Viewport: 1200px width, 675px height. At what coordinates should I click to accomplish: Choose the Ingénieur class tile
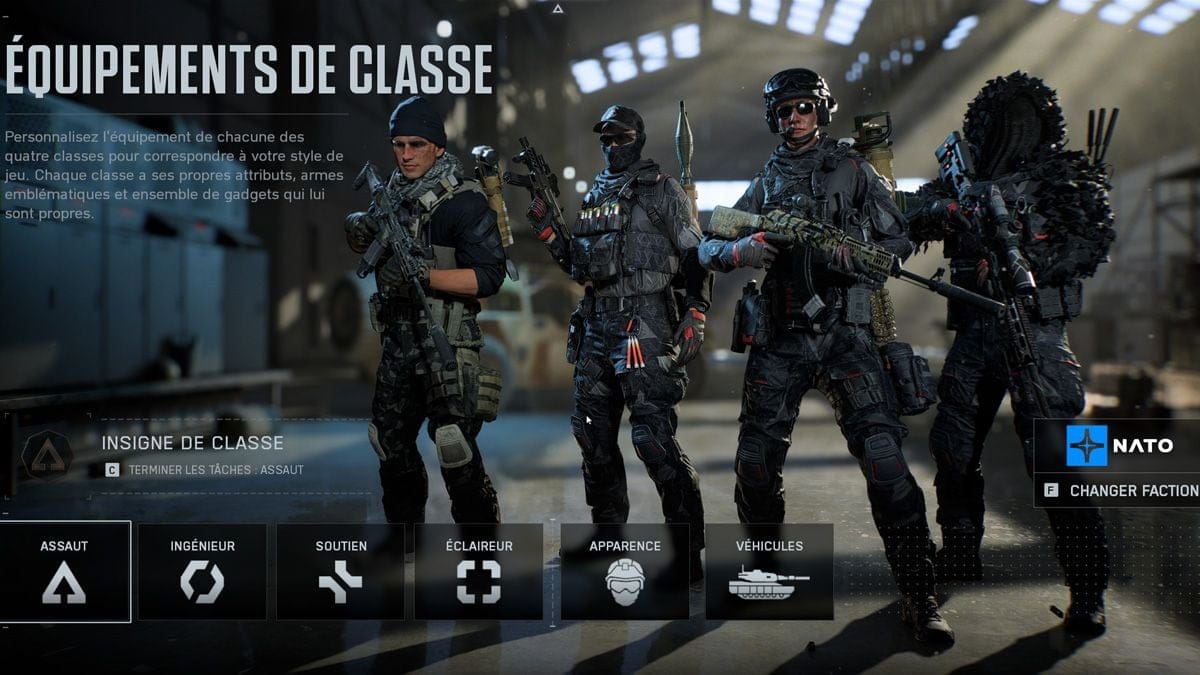(202, 571)
